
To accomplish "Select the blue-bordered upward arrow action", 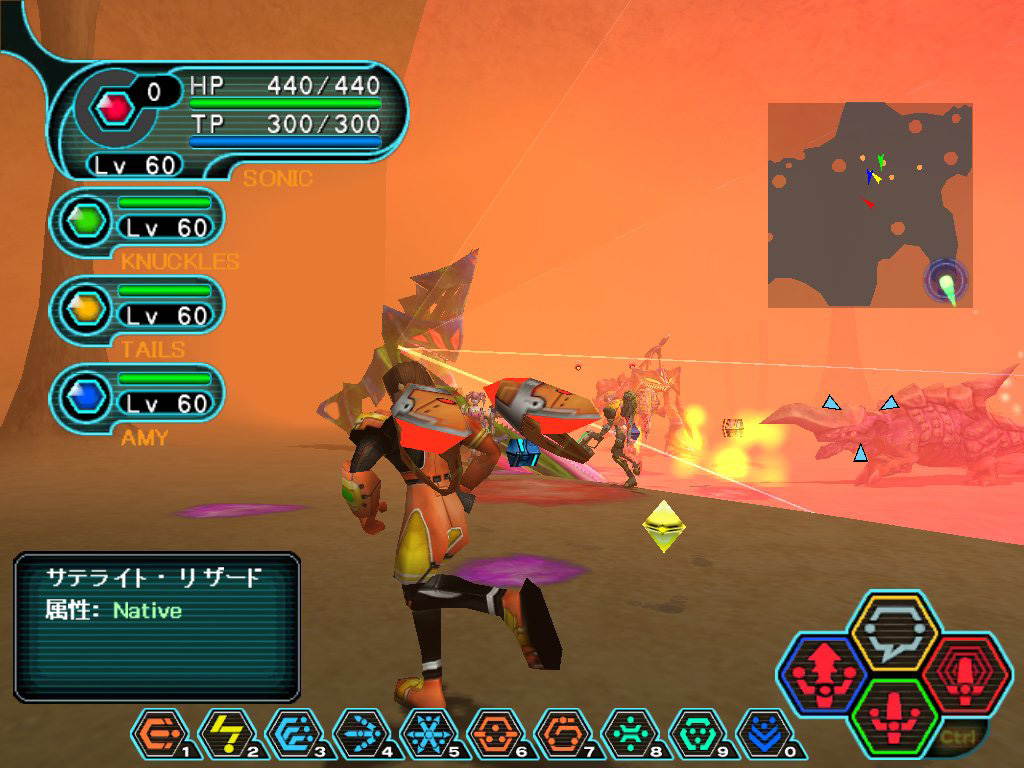I will tap(824, 676).
